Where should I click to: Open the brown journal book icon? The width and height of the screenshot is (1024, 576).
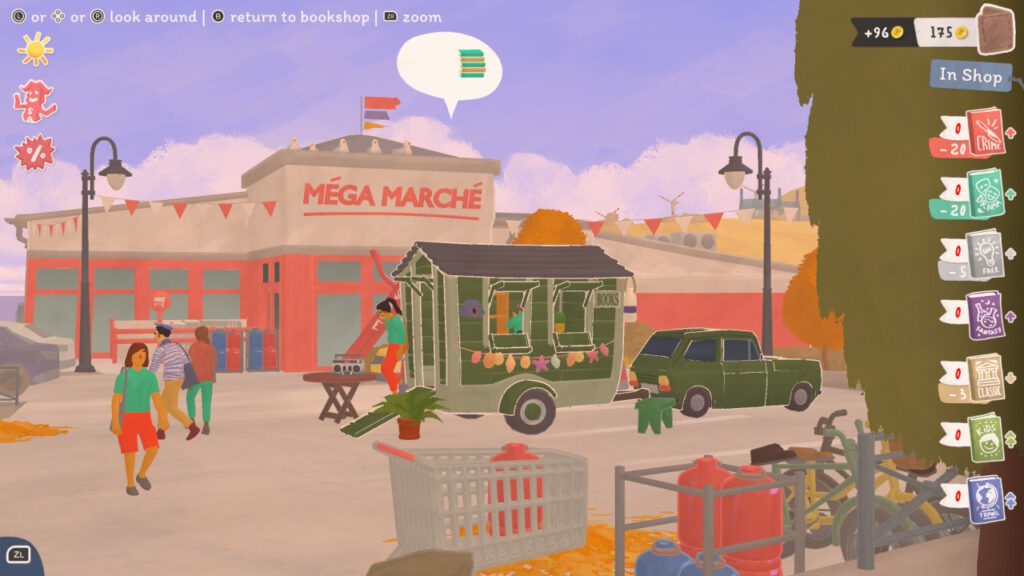[x=995, y=29]
